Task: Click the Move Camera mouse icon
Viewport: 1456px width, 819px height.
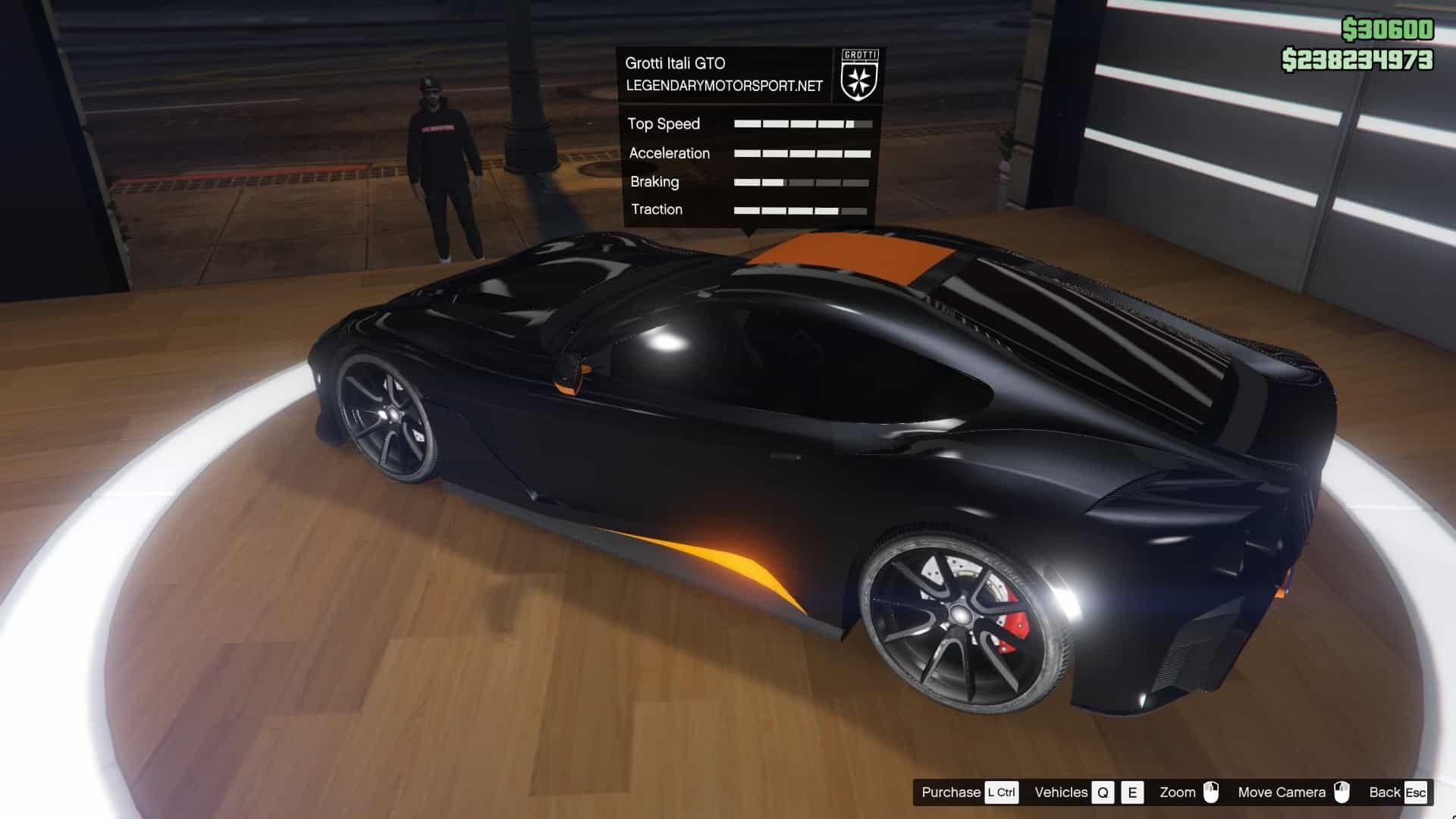Action: [1341, 792]
